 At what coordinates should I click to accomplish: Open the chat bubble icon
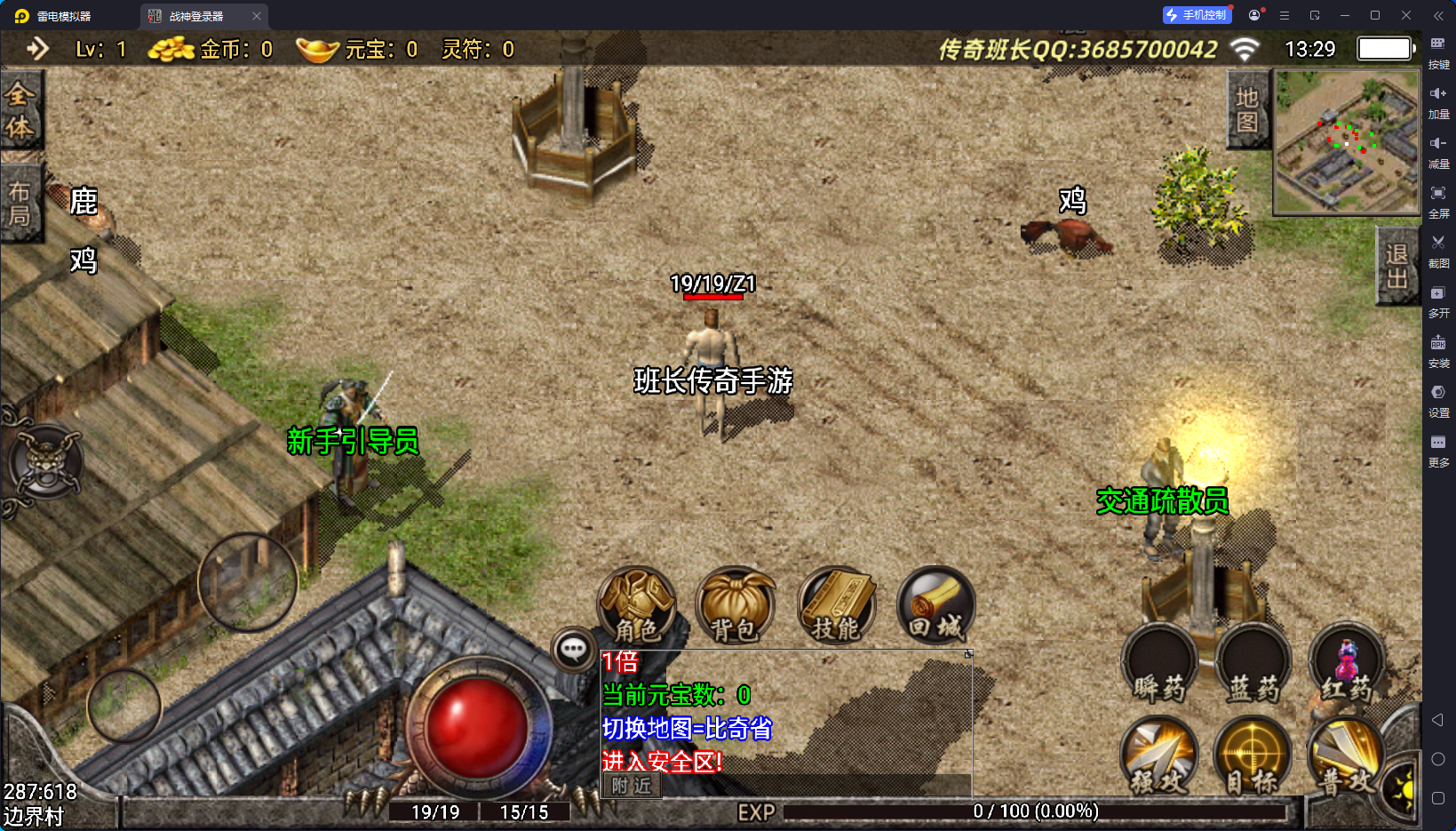point(573,650)
